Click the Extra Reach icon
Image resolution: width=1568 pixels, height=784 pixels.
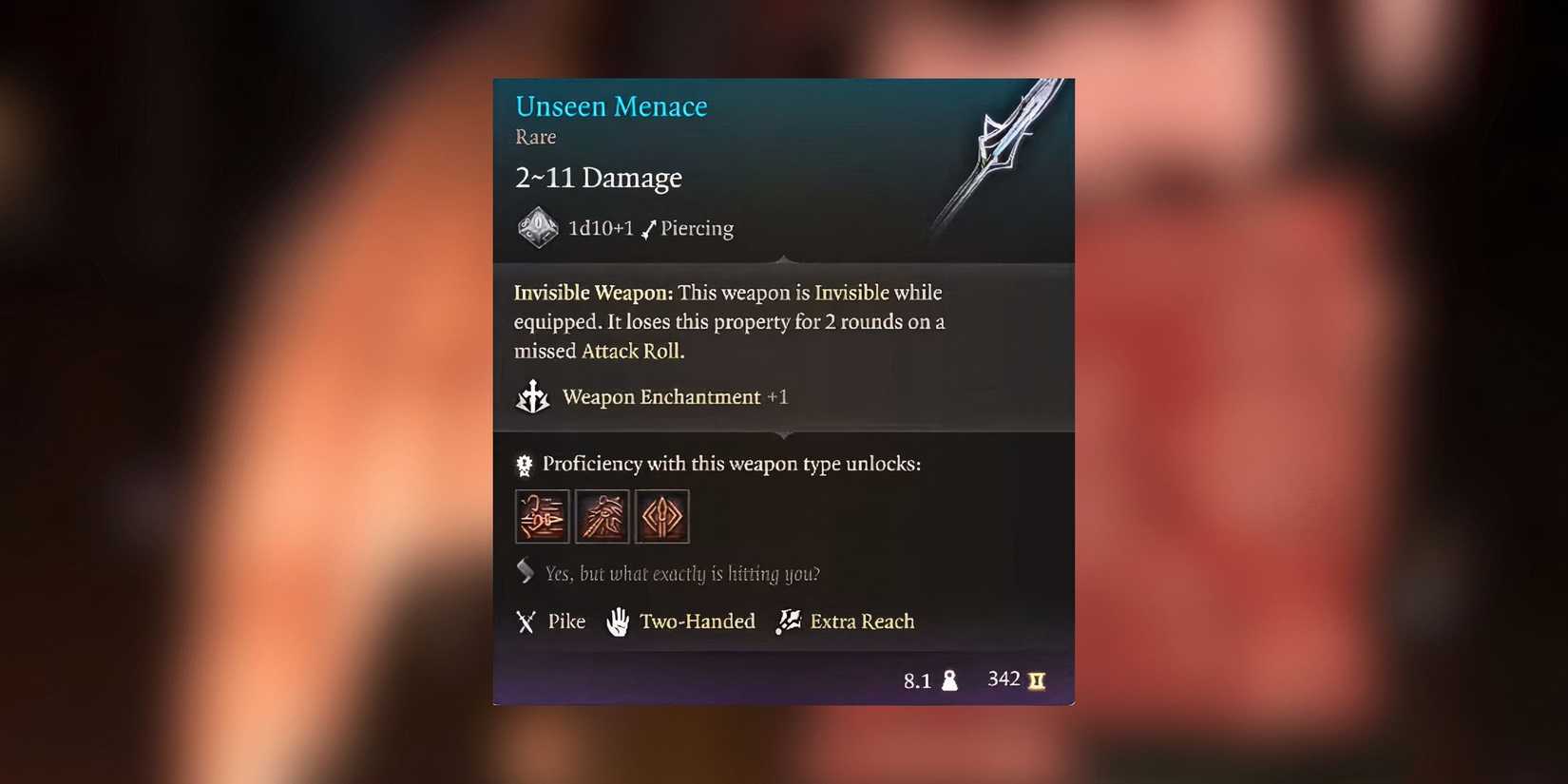(787, 621)
